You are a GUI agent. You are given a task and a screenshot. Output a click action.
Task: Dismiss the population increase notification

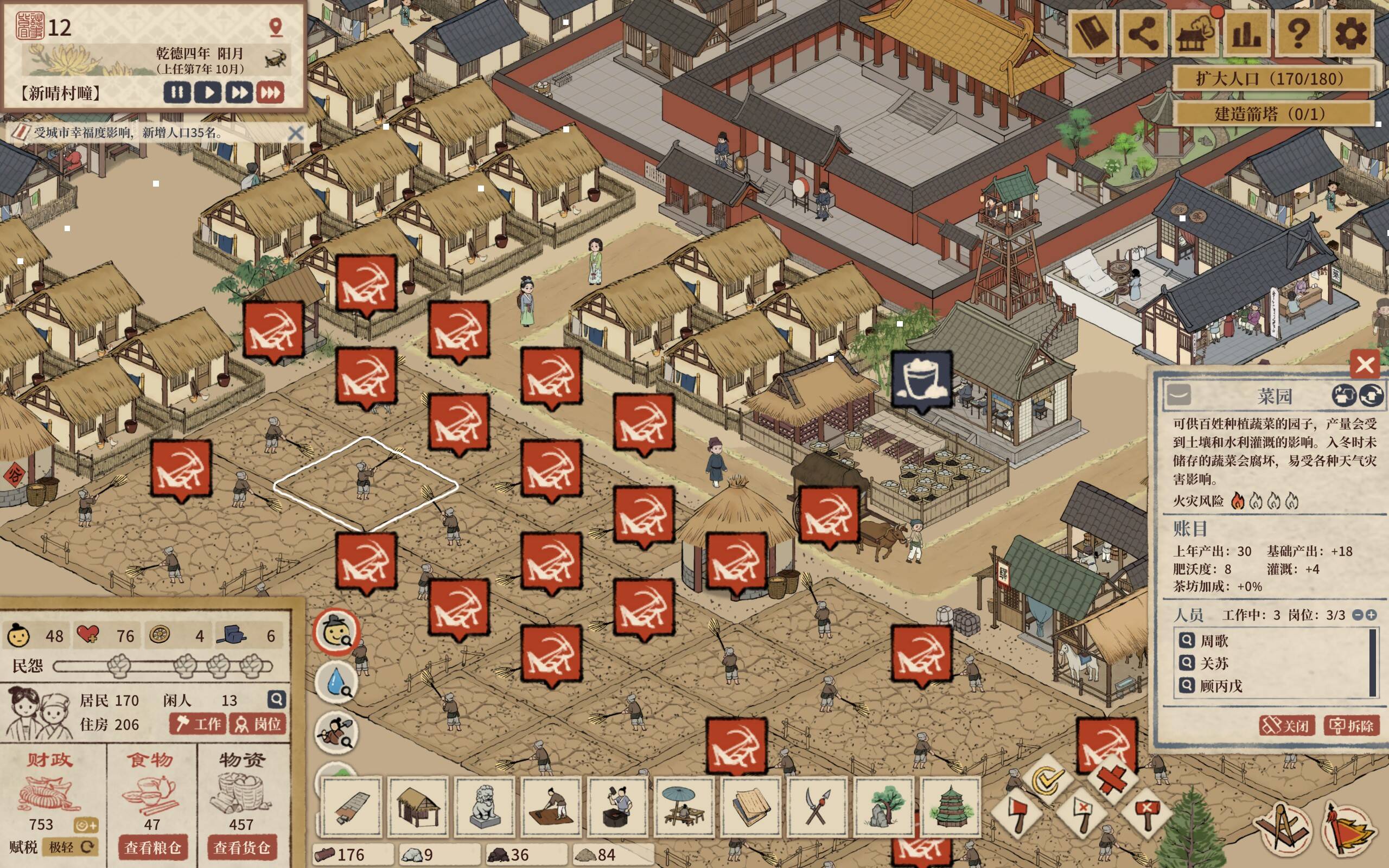point(296,133)
